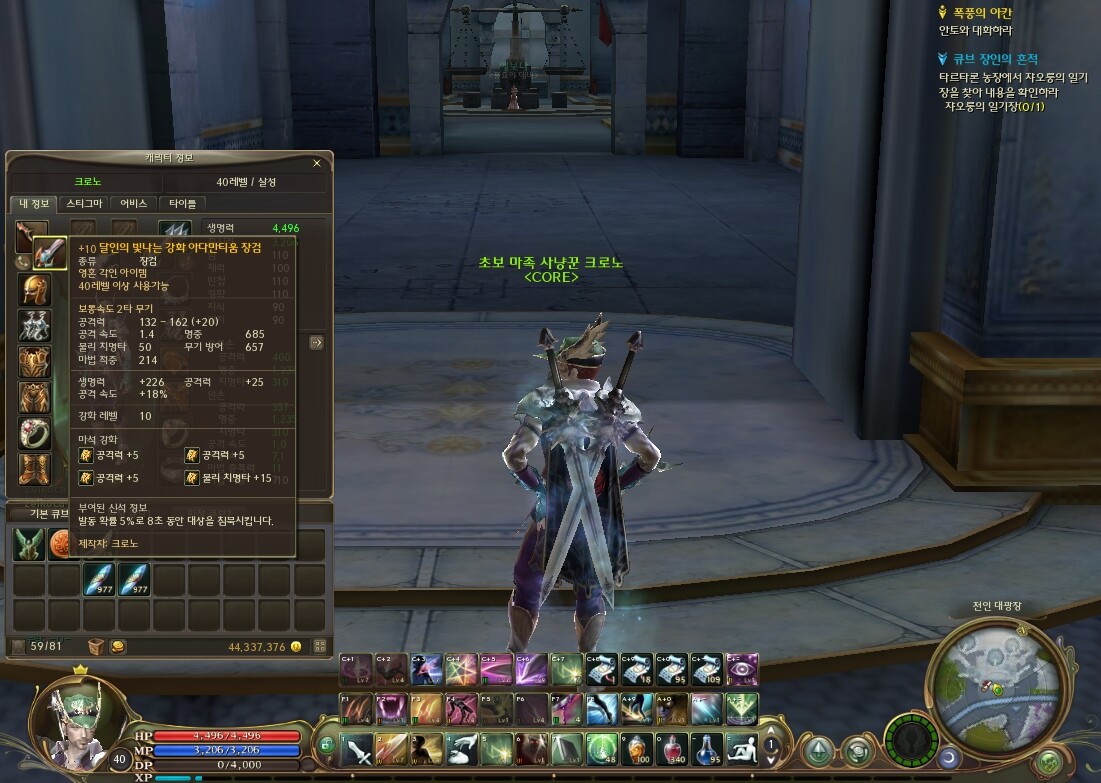Viewport: 1101px width, 783px height.
Task: Select the equipped boots slot
Action: click(35, 467)
